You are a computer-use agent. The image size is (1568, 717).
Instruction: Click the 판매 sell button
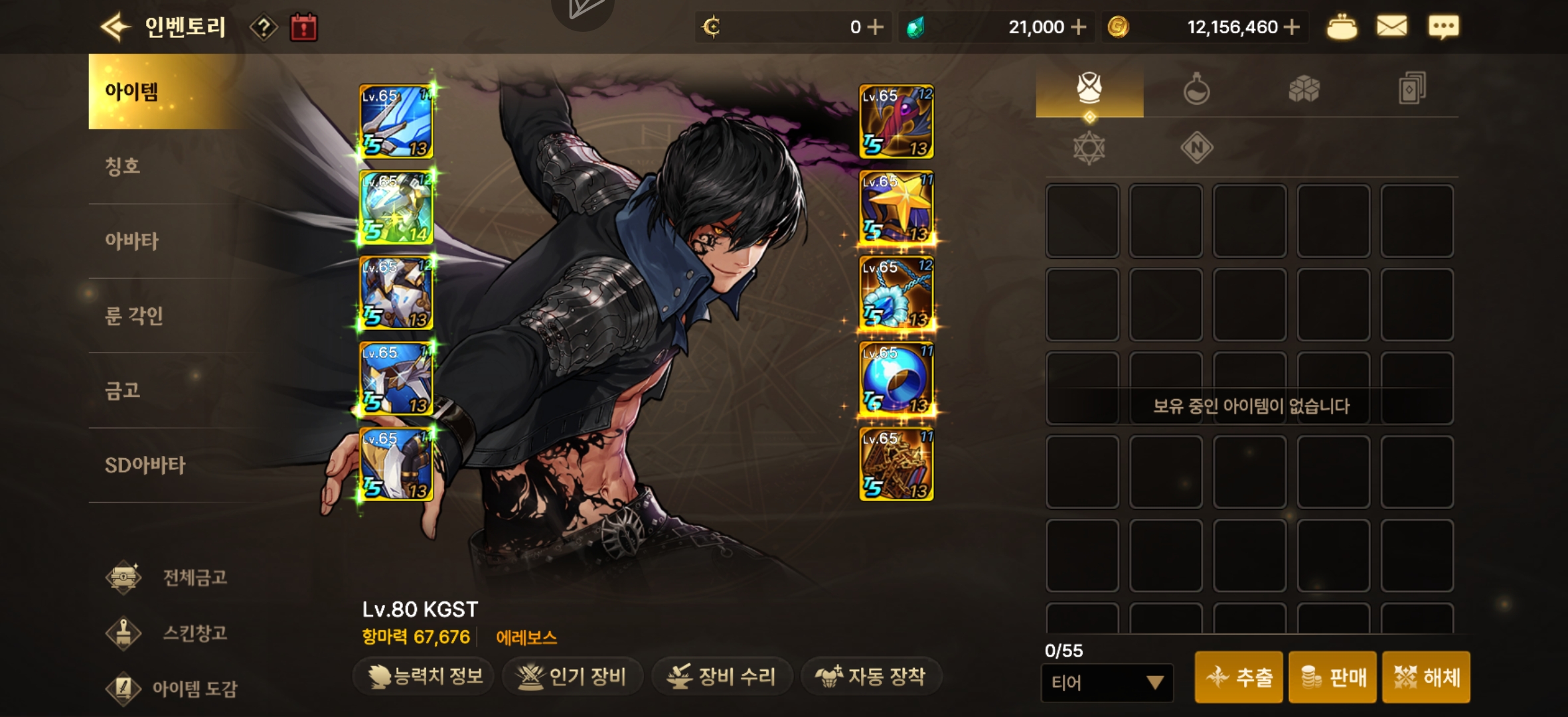[x=1332, y=678]
